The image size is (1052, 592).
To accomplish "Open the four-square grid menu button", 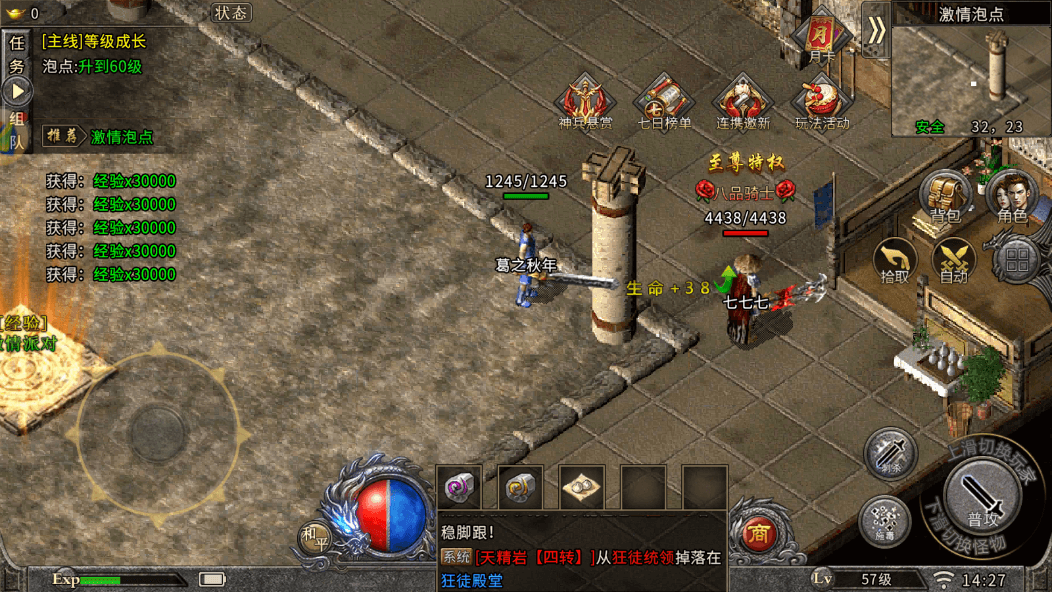I will (x=1017, y=261).
